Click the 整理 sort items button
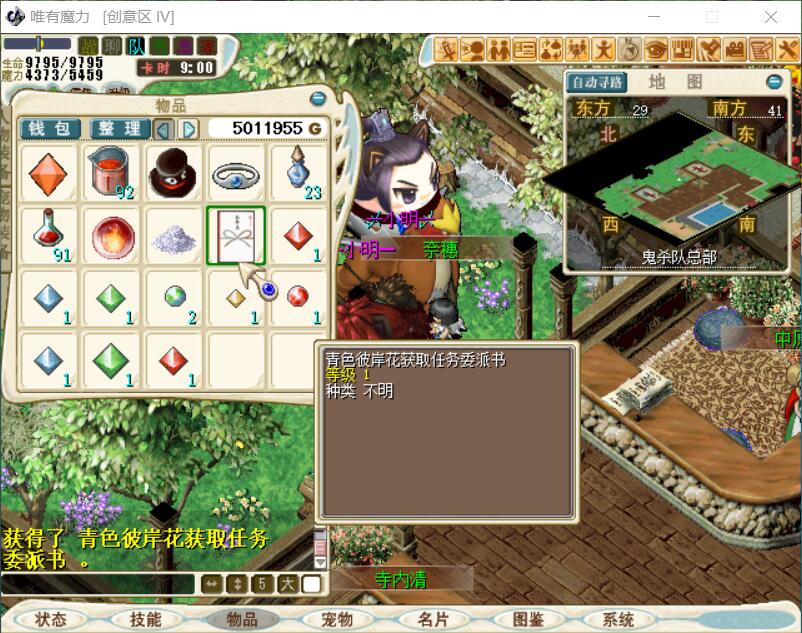Screen dimensions: 802x633 [119, 129]
